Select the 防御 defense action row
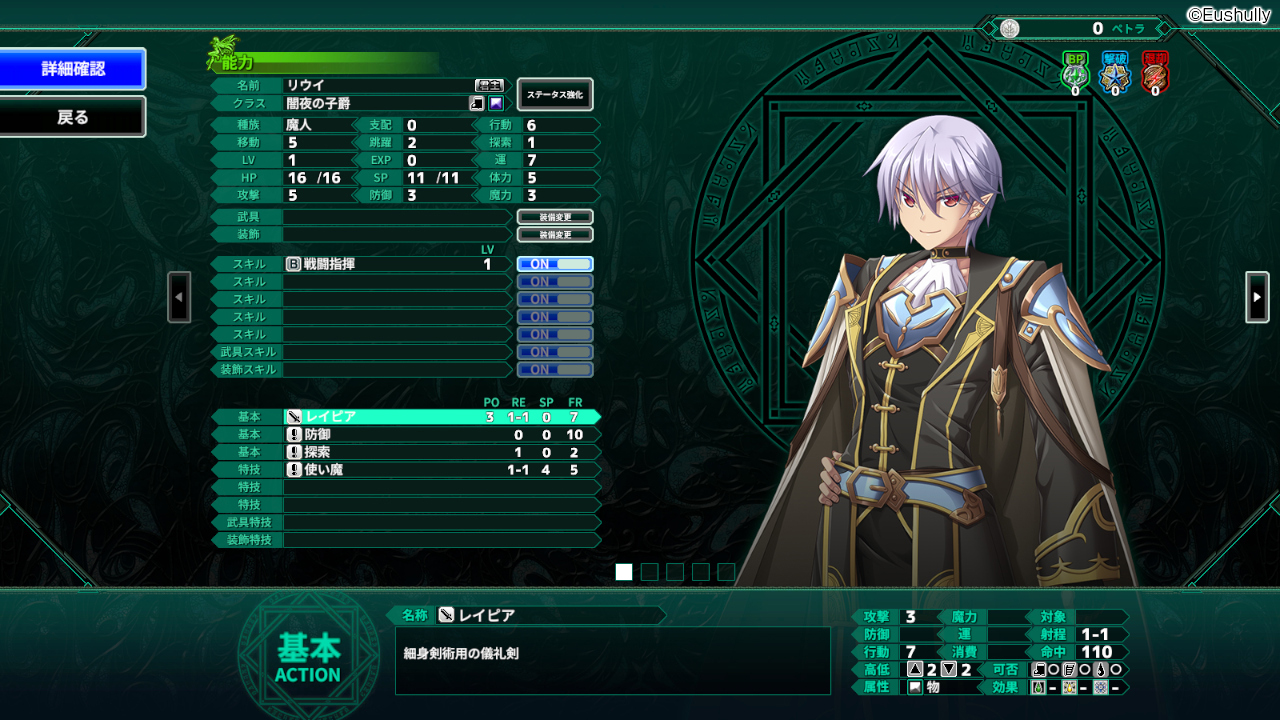 click(x=440, y=435)
